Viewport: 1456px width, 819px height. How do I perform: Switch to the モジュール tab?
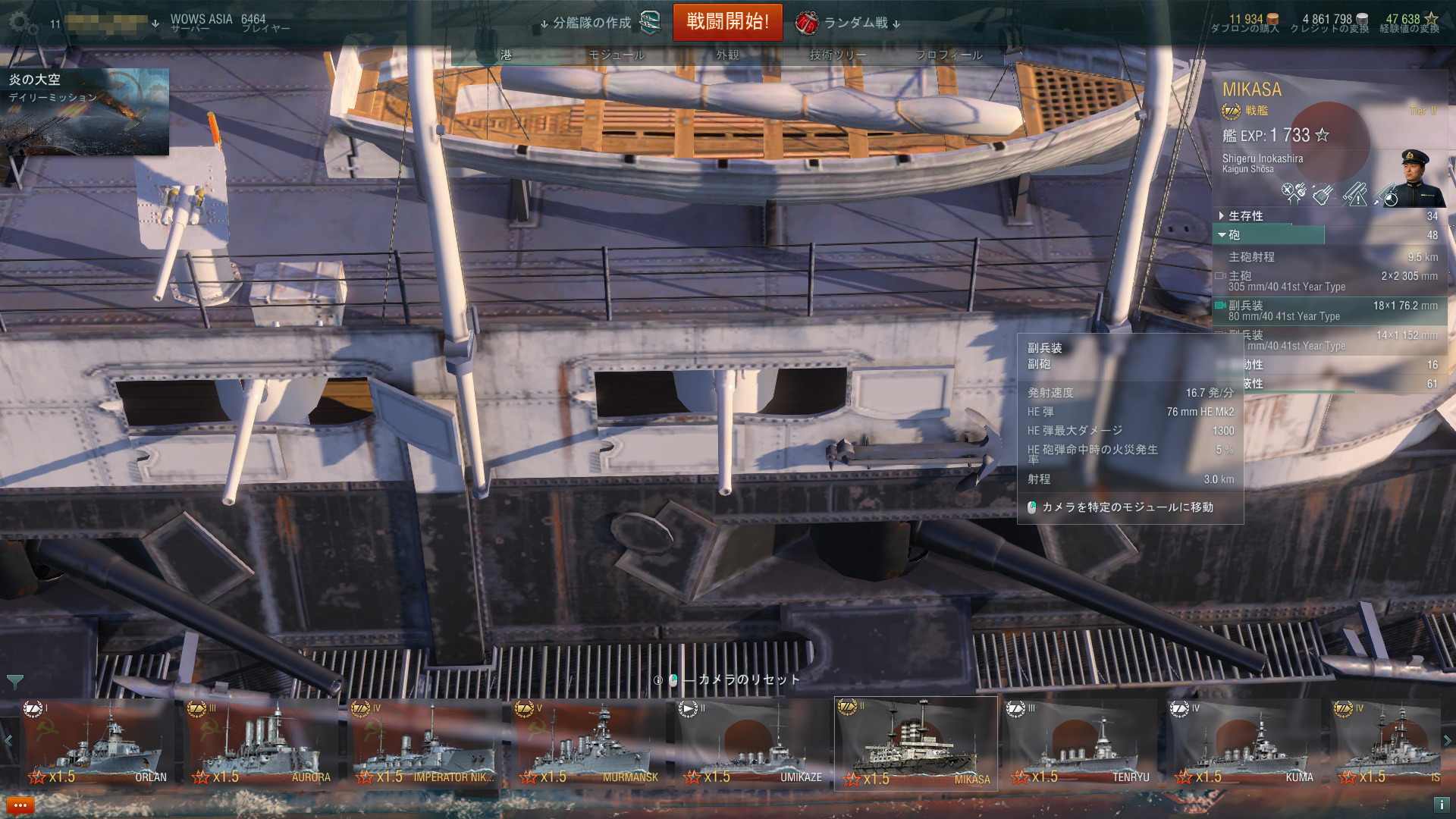[617, 55]
